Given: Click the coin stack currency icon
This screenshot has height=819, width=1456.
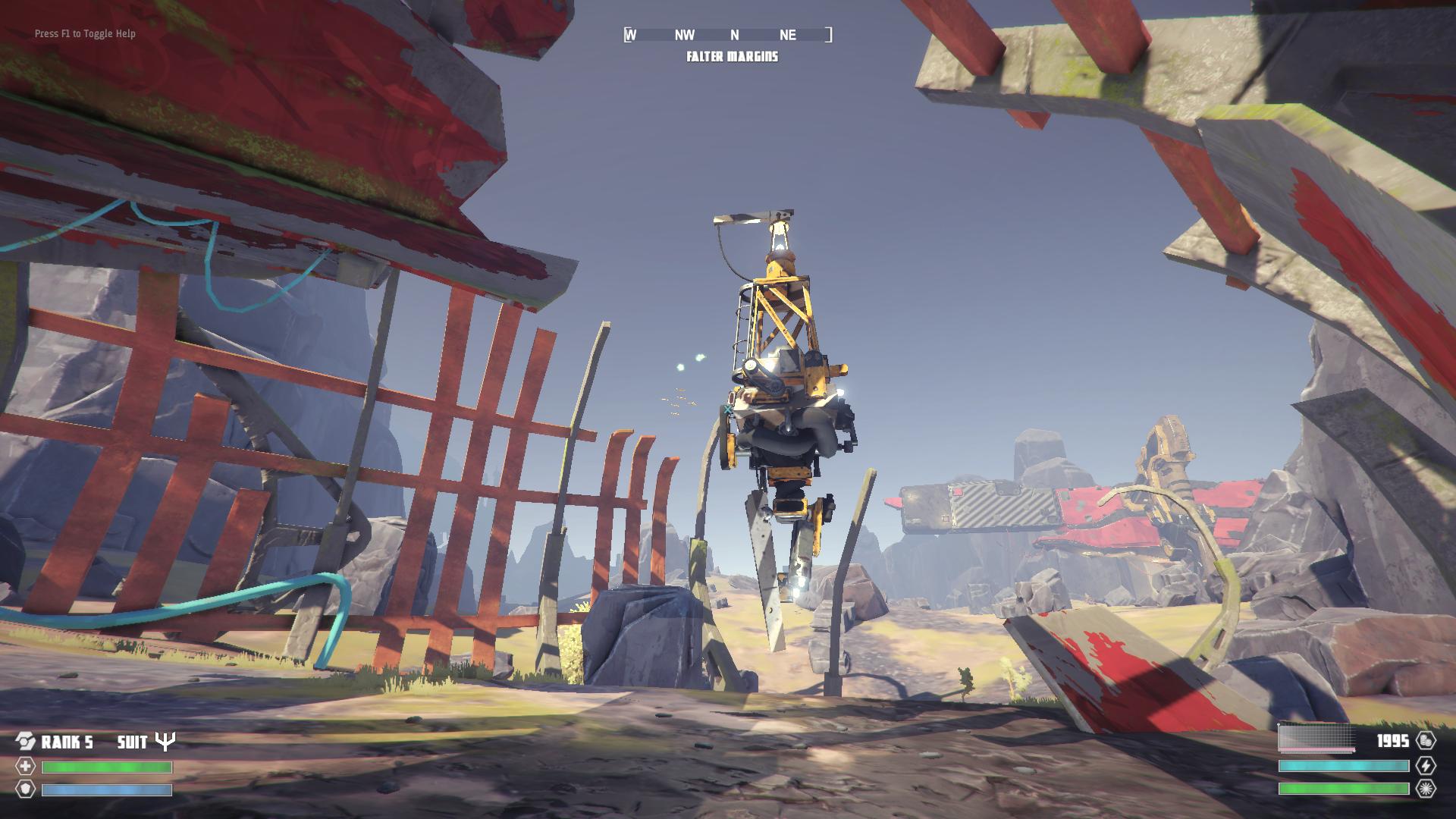Looking at the screenshot, I should (x=1425, y=741).
